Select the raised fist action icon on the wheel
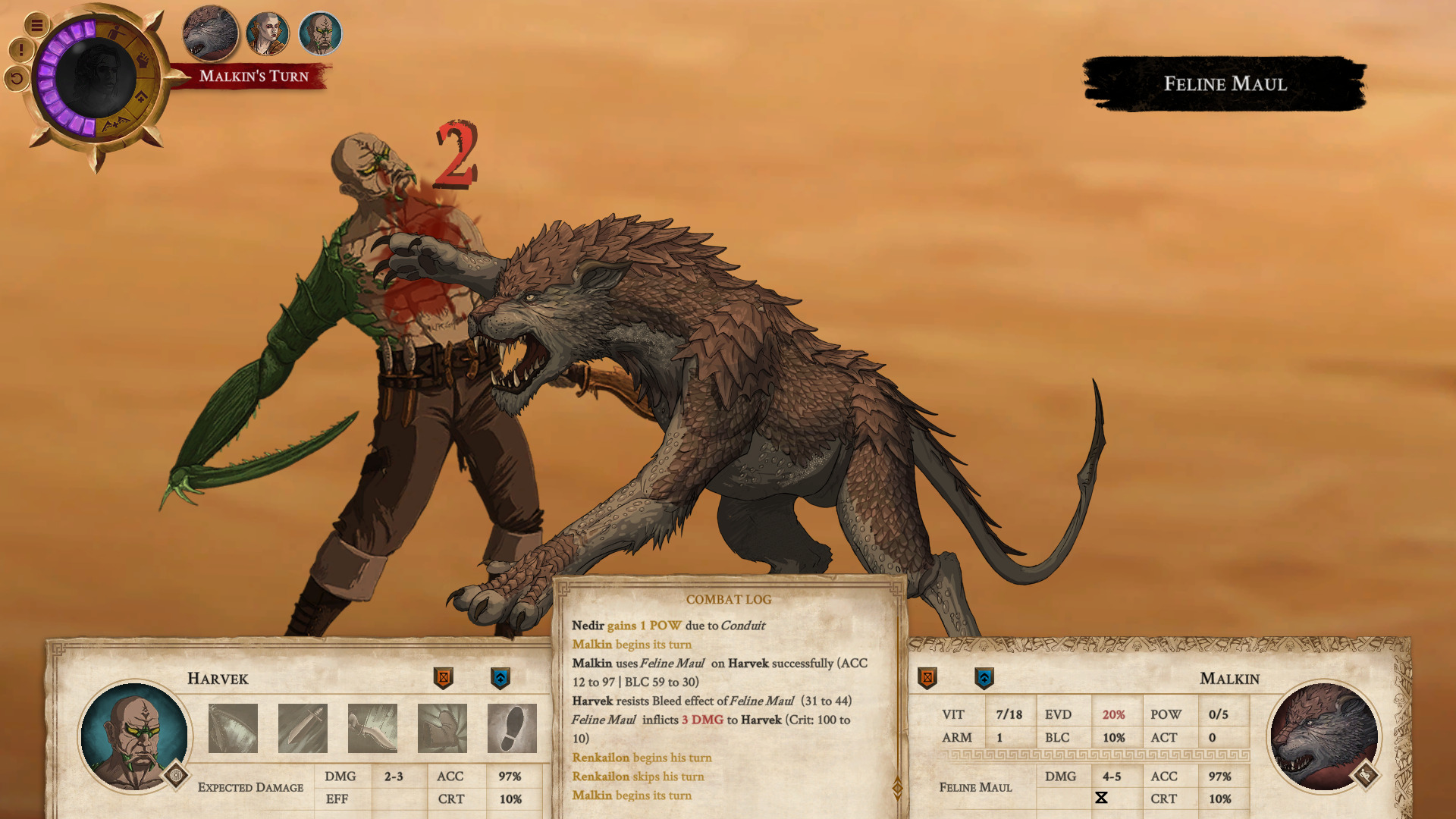The image size is (1456, 819). [142, 60]
